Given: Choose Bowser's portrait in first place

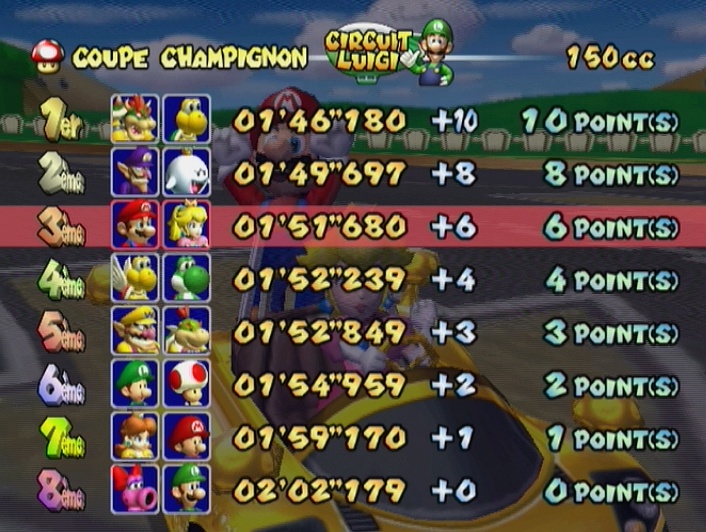Looking at the screenshot, I should click(135, 120).
